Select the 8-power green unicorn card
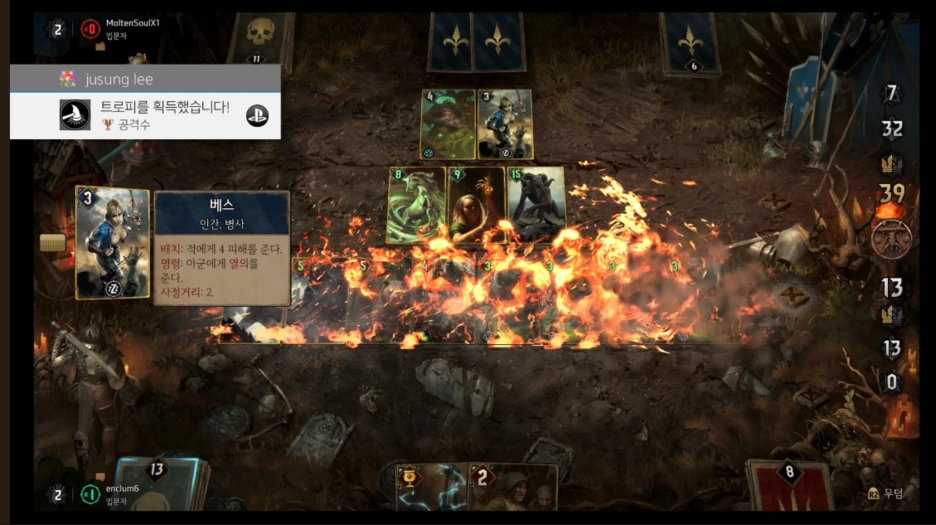The height and width of the screenshot is (525, 936). (416, 204)
